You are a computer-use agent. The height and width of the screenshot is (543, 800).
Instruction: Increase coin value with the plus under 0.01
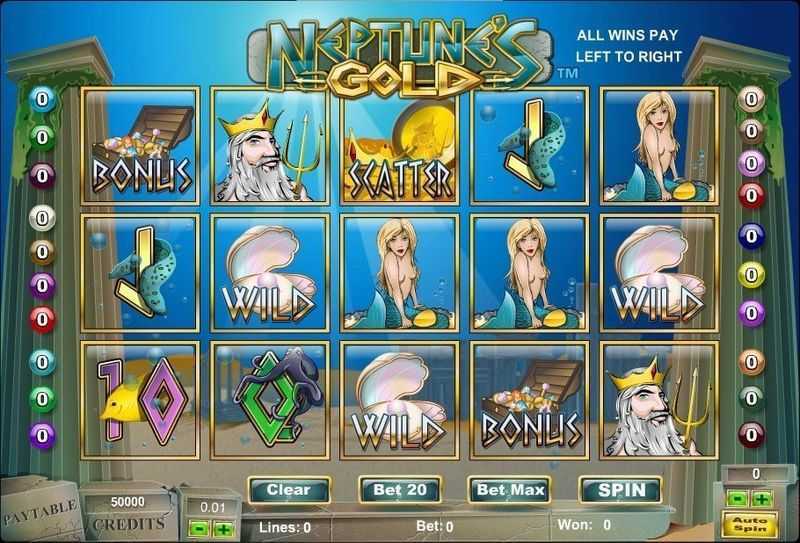(x=222, y=529)
